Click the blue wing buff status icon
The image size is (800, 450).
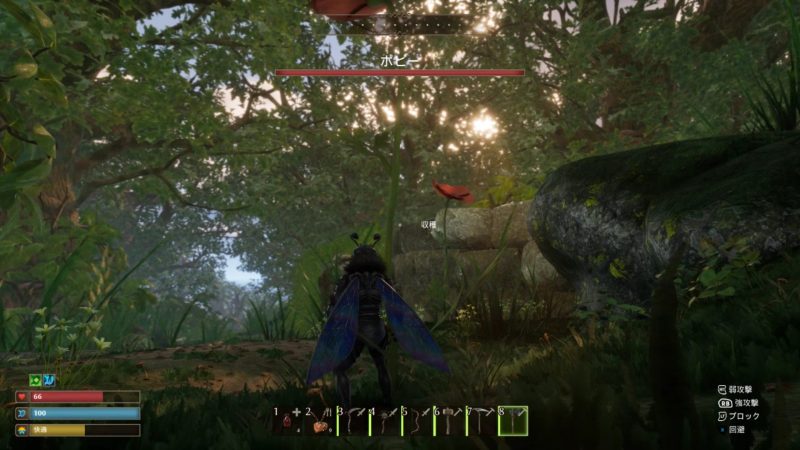coord(48,381)
